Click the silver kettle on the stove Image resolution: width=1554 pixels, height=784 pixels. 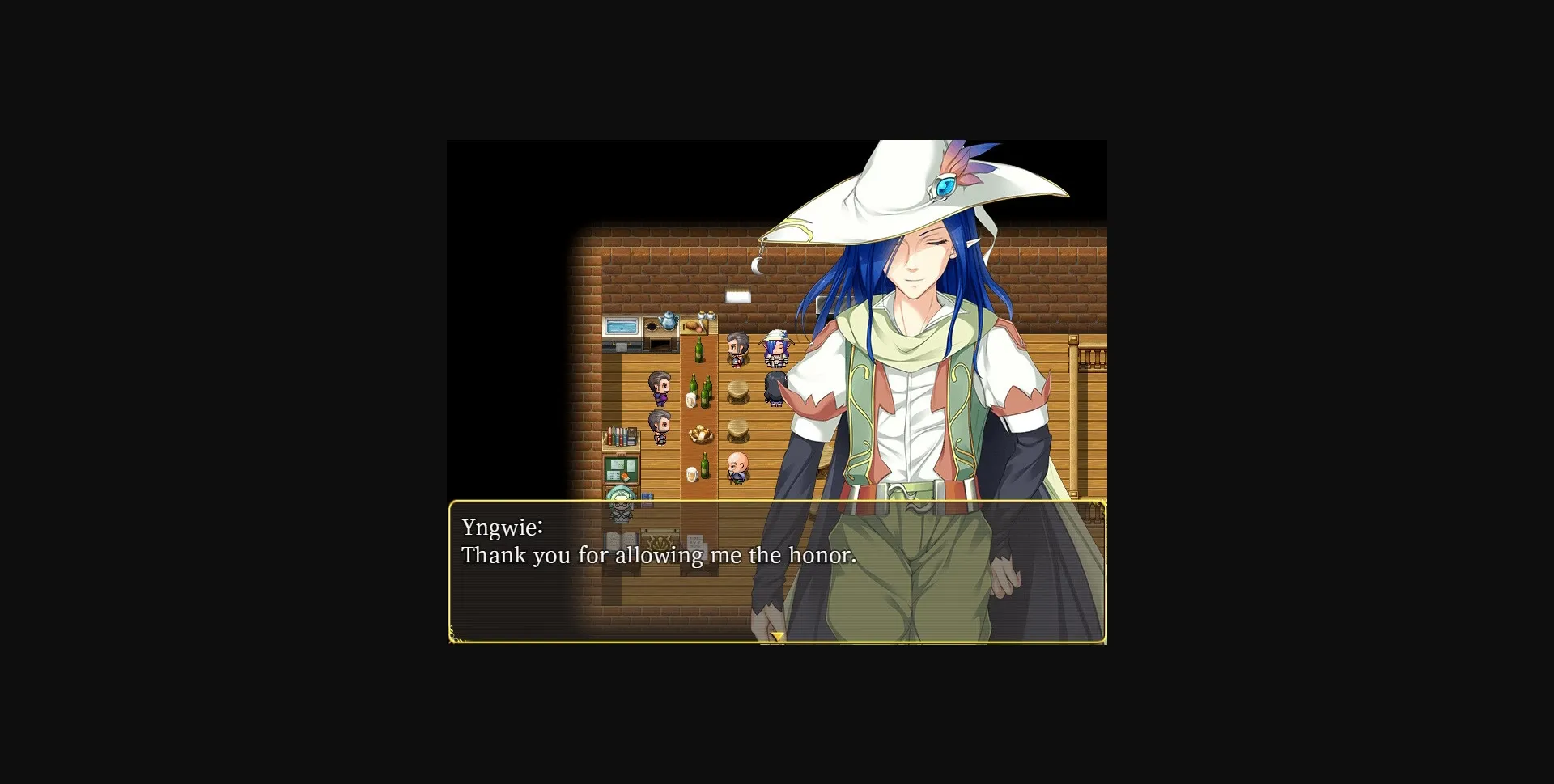tap(666, 321)
